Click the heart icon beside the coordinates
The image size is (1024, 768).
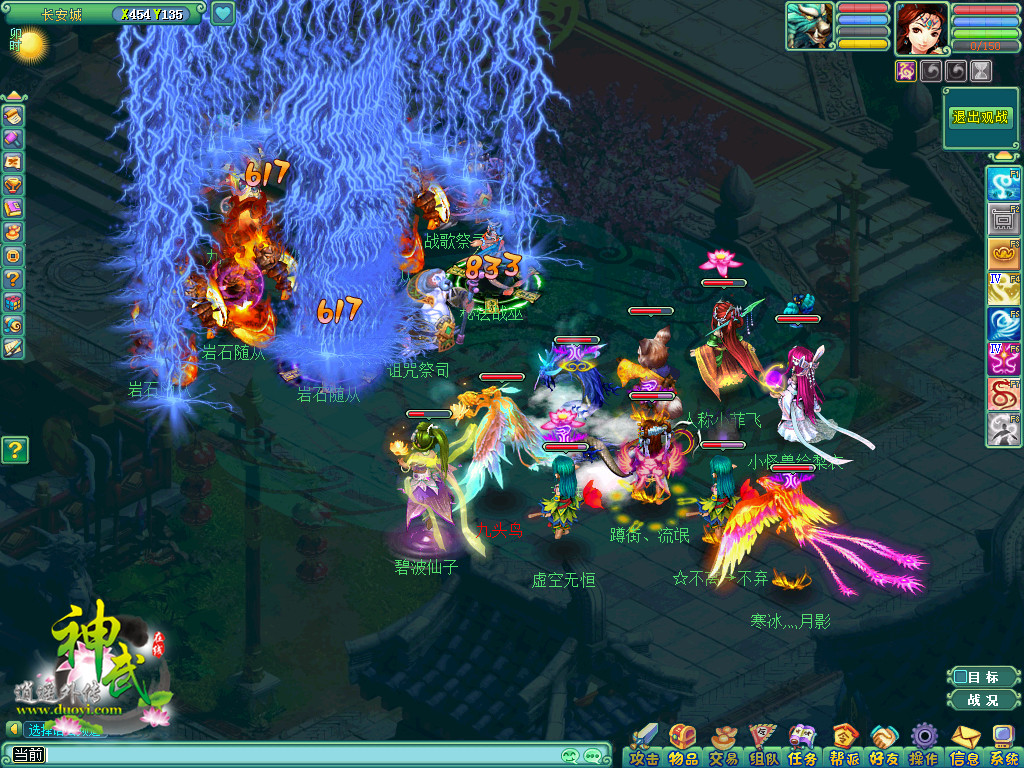[x=222, y=14]
